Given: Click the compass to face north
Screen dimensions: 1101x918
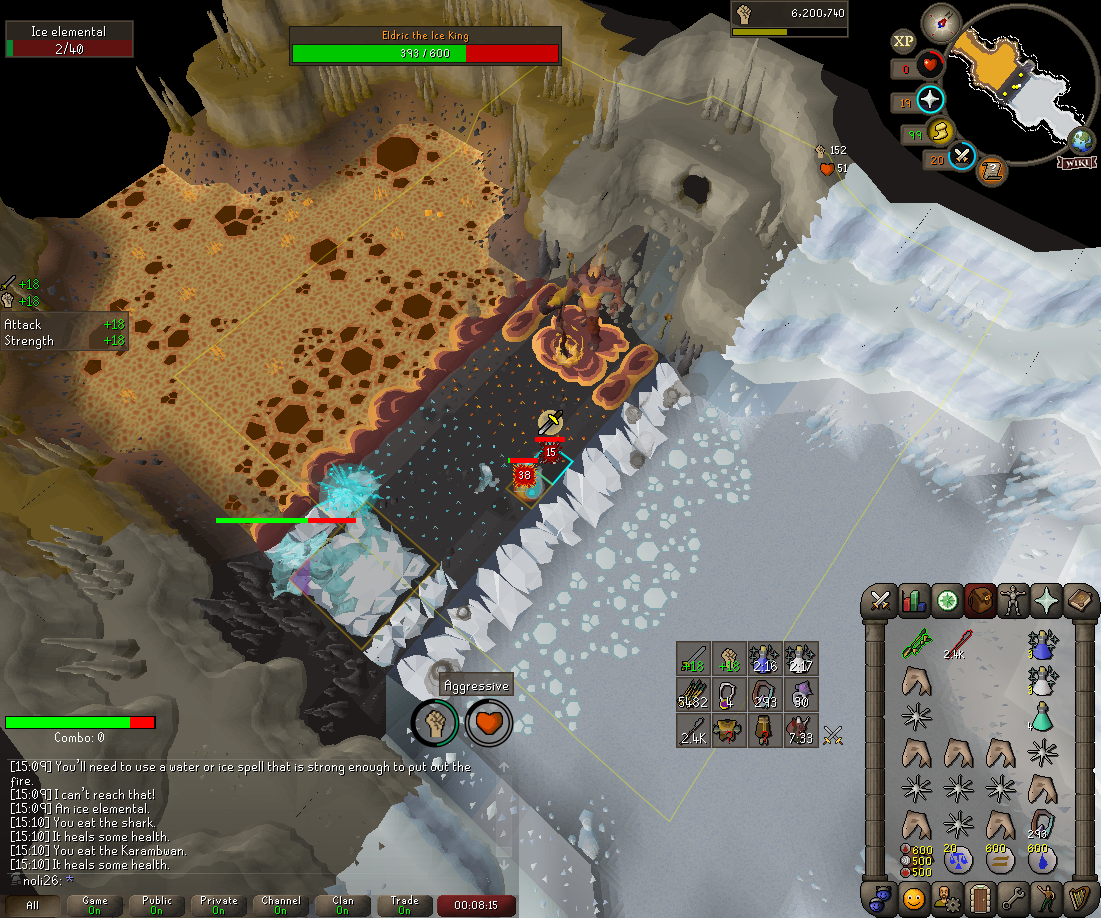Looking at the screenshot, I should tap(941, 19).
